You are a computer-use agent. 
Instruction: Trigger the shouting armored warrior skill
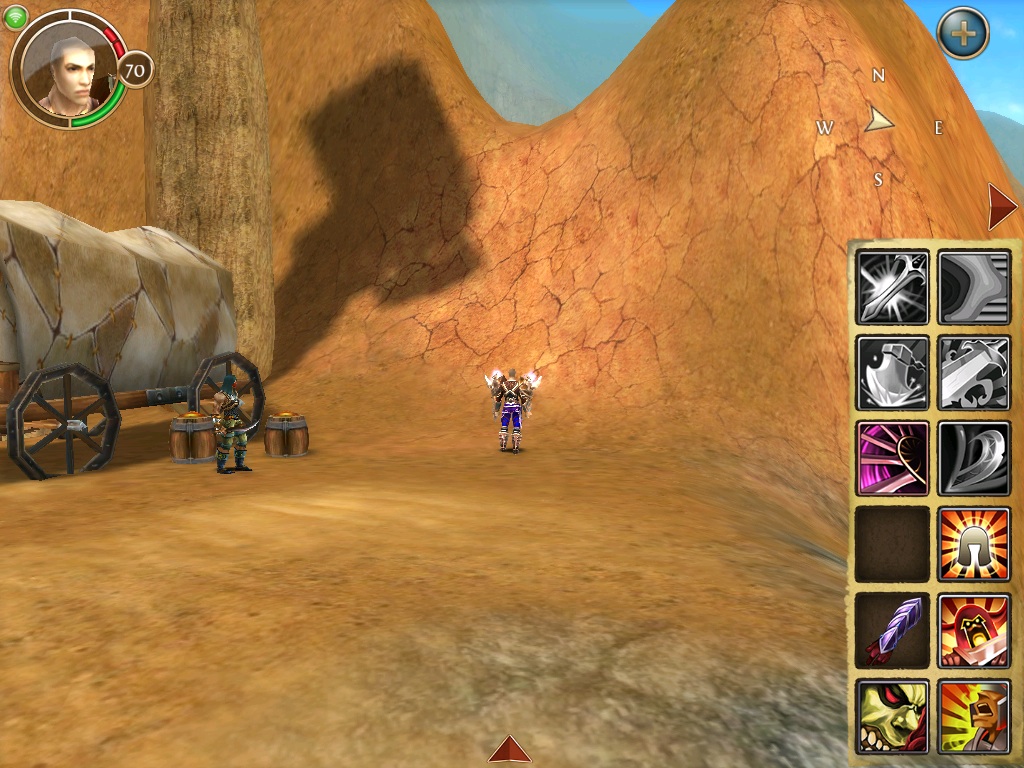974,715
